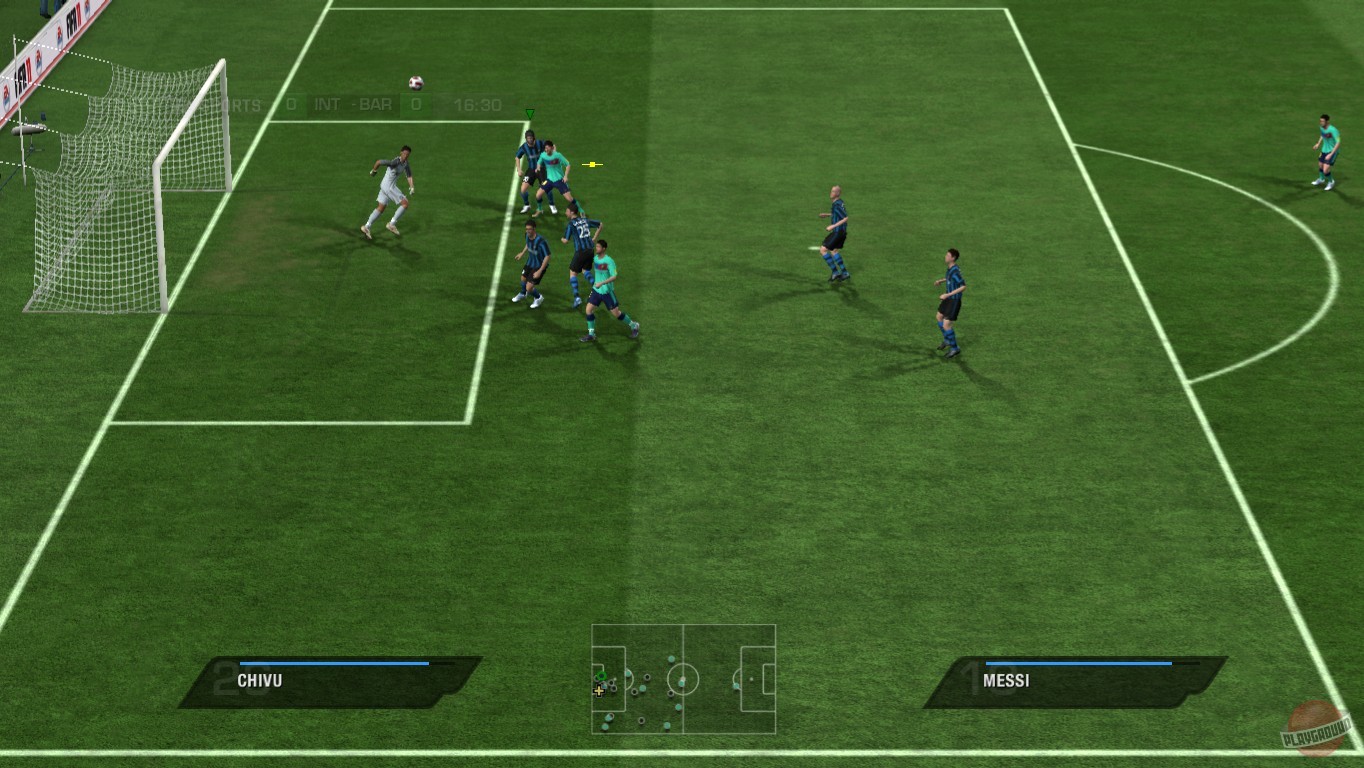
Task: Click the soccer ball above the scoreboard
Action: point(415,81)
